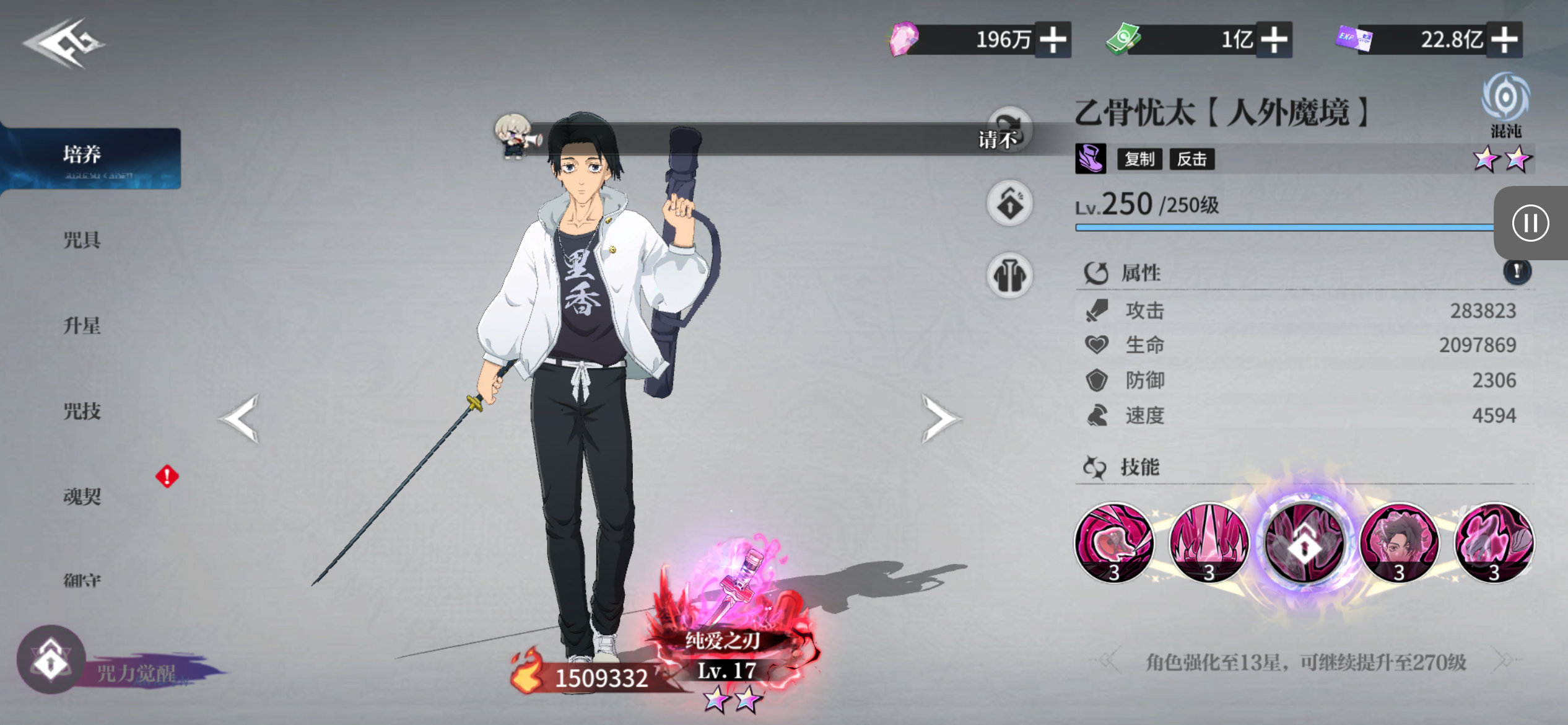Switch to the 魂契 tab

pyautogui.click(x=82, y=496)
